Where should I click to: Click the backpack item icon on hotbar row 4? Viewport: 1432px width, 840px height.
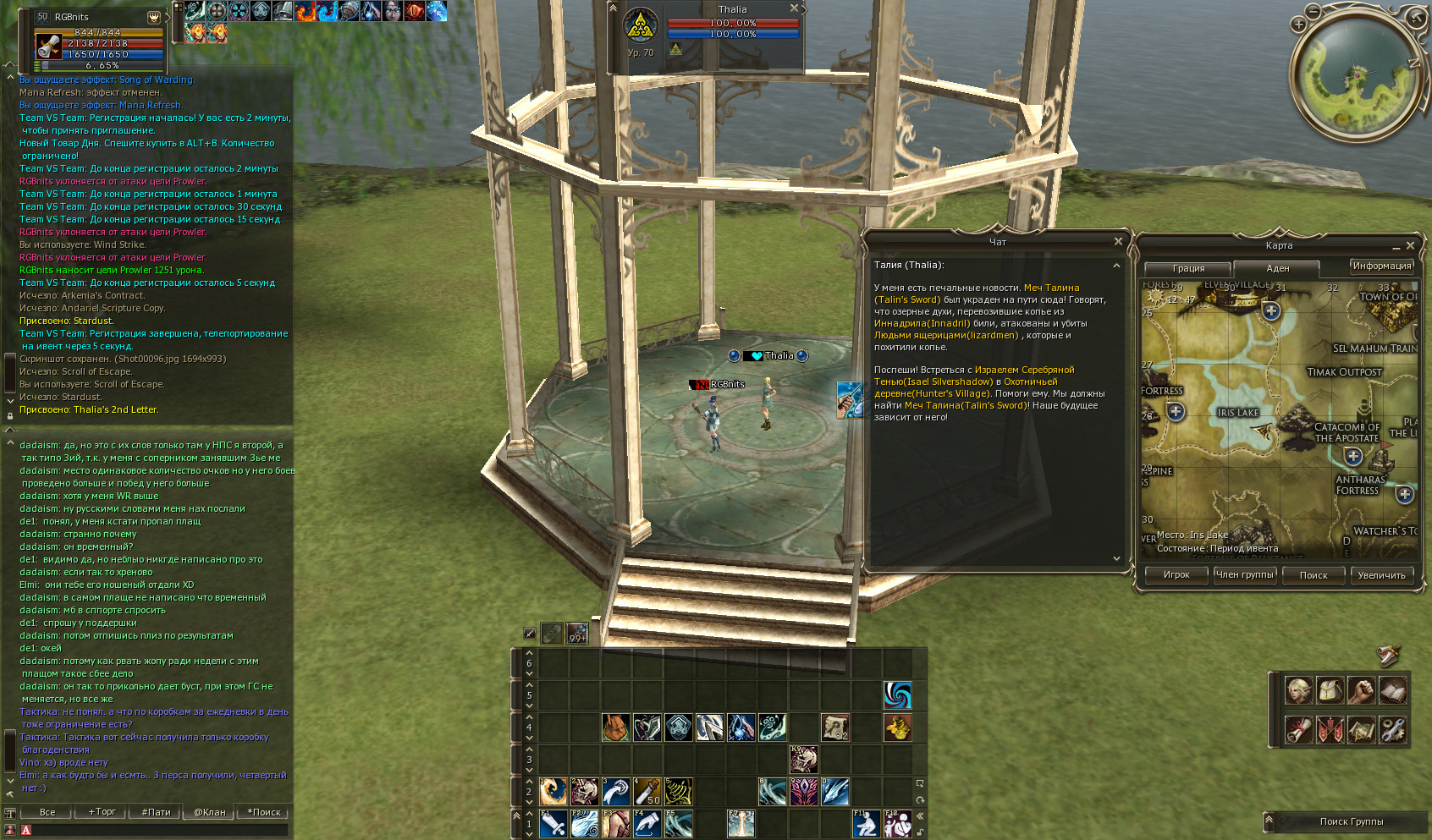(616, 727)
